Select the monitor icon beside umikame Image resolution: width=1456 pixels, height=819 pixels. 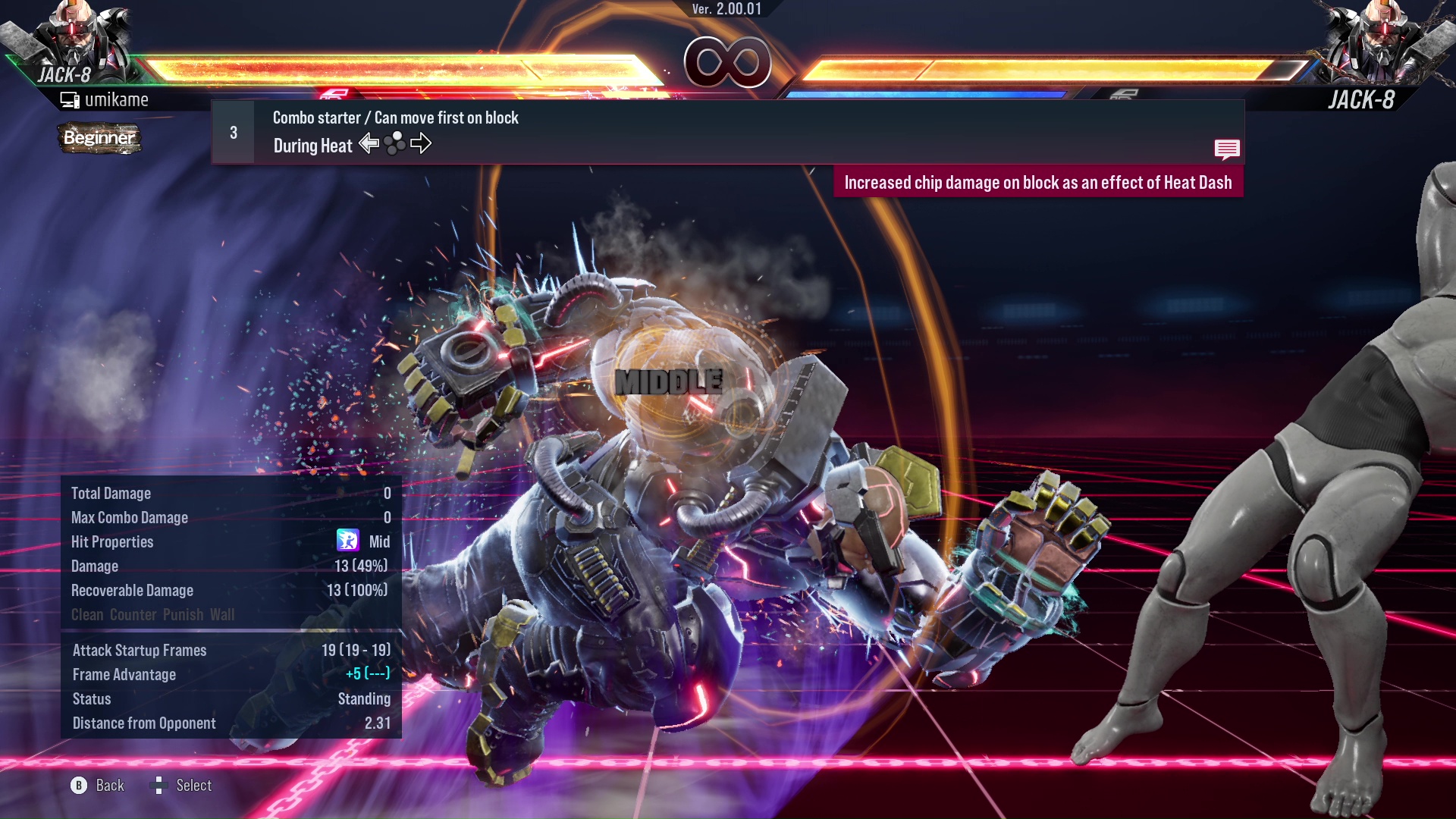[x=71, y=99]
